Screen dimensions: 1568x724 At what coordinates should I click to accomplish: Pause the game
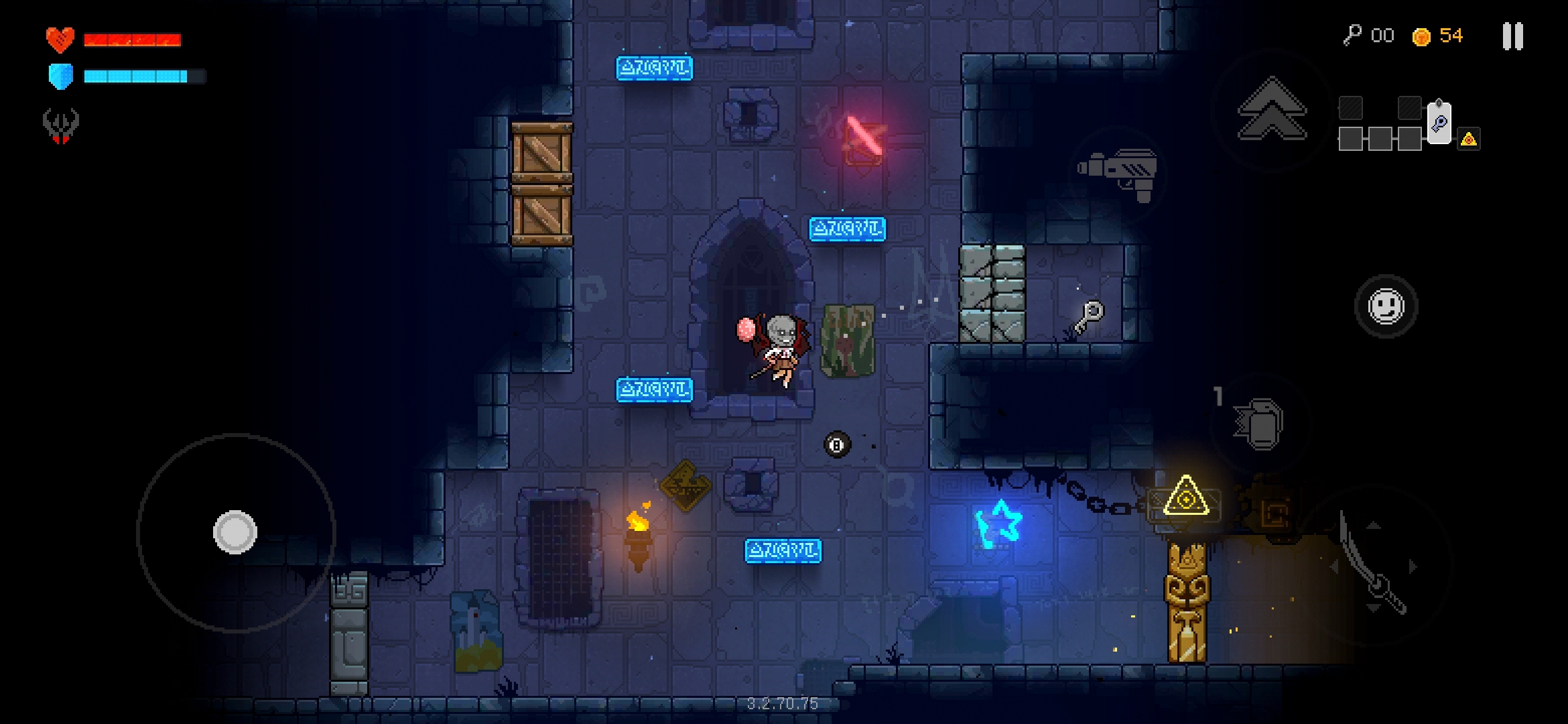[1512, 36]
